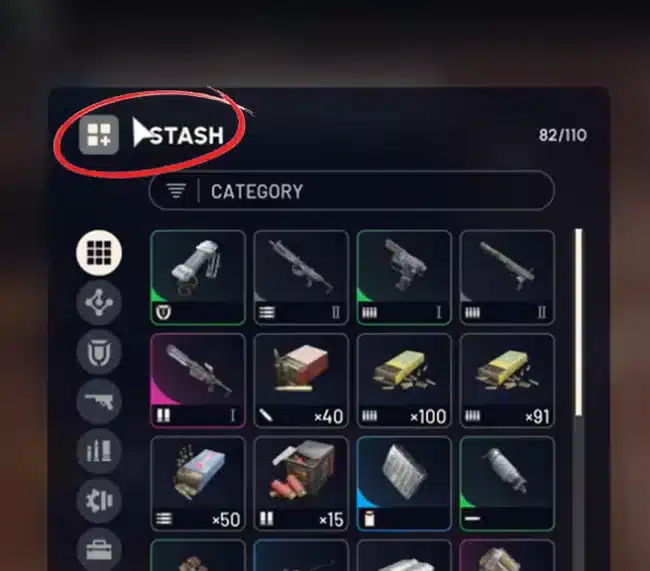Filter stash by the weapons gun tab
650x571 pixels.
(99, 401)
